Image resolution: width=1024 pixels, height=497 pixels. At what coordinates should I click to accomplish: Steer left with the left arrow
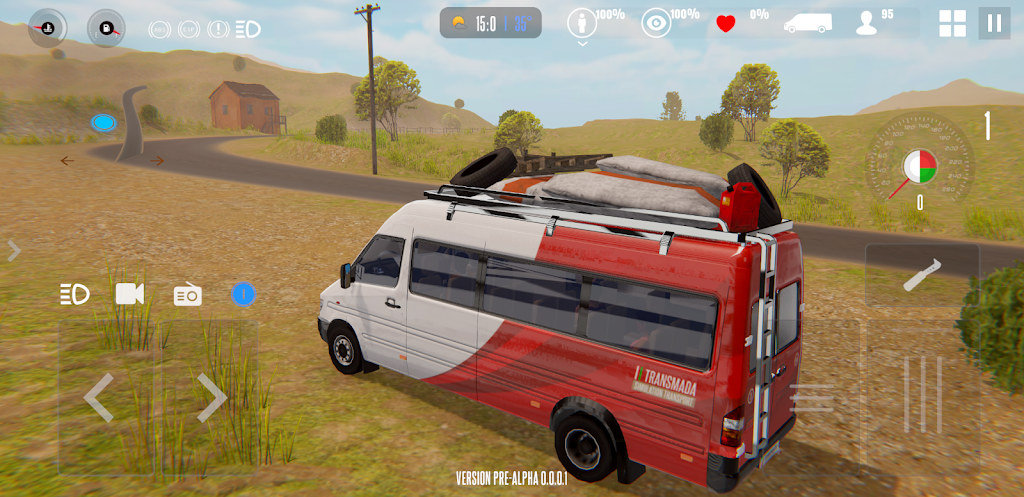(98, 398)
